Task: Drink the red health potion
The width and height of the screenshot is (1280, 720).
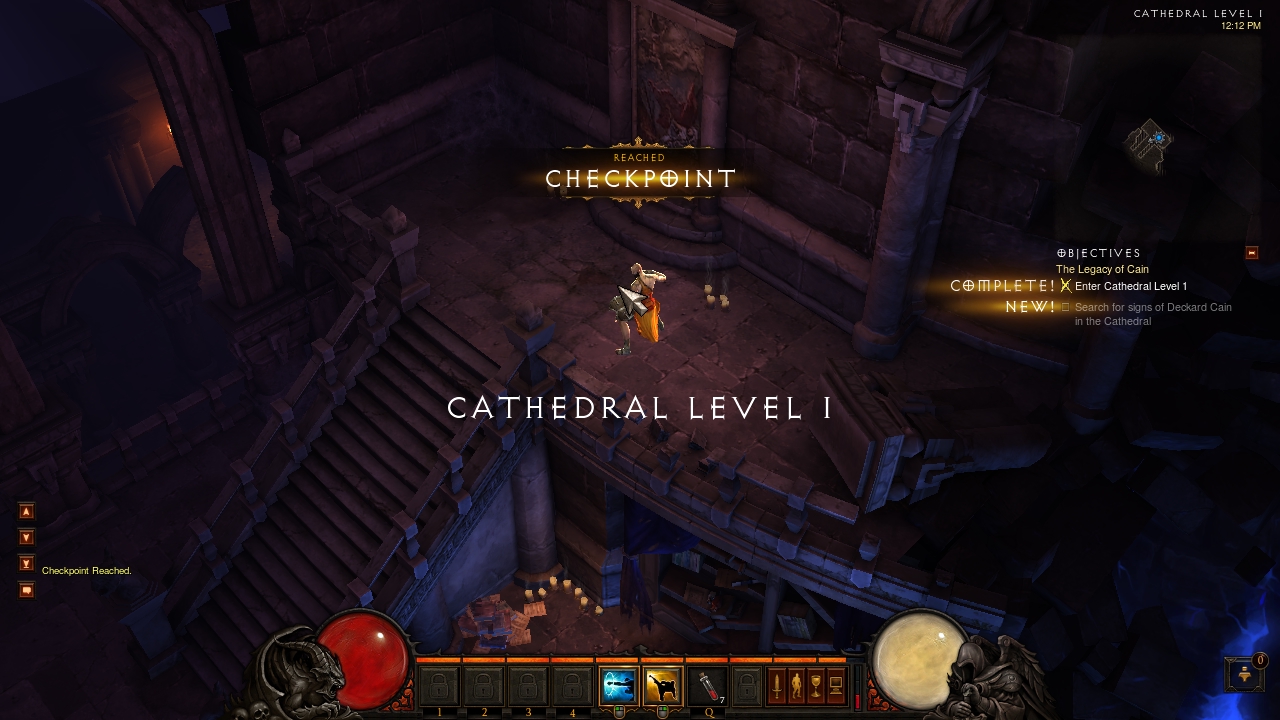Action: click(706, 686)
